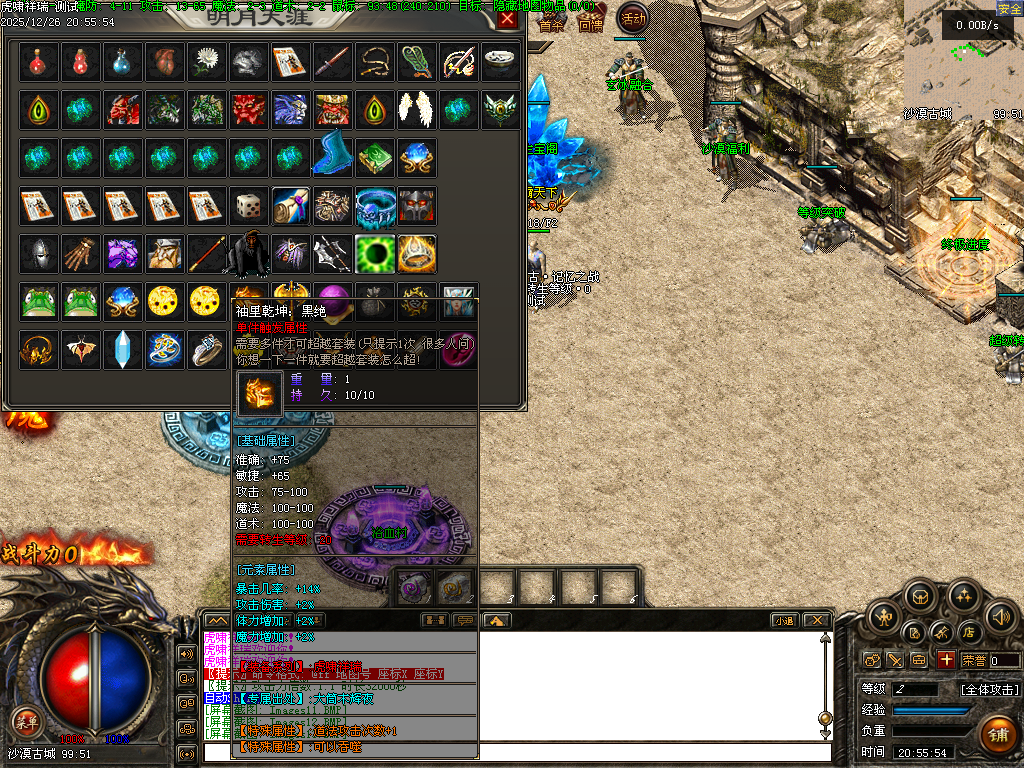Screen dimensions: 1024x768
Task: Open the treasure chest bag button
Action: click(x=919, y=597)
